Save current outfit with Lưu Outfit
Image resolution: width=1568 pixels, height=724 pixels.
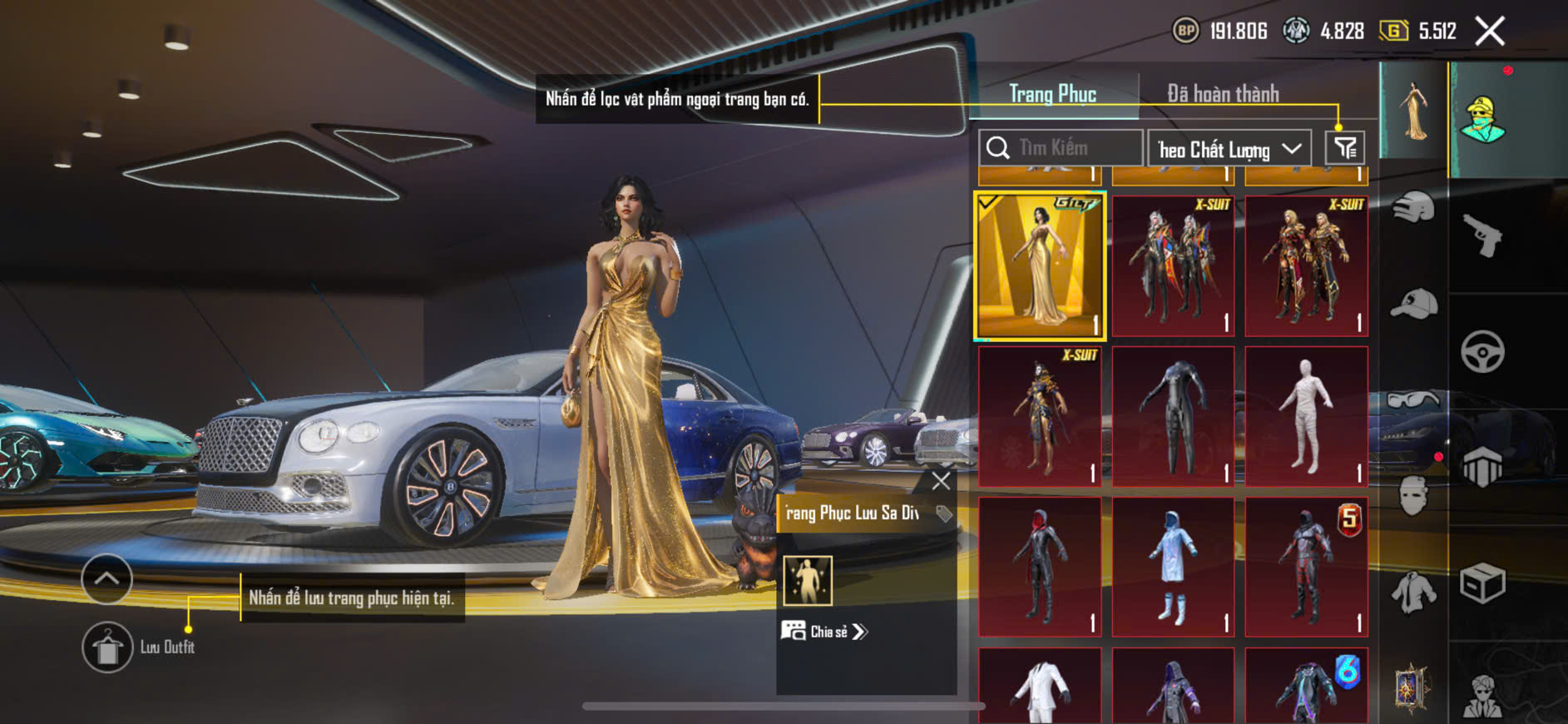(108, 647)
